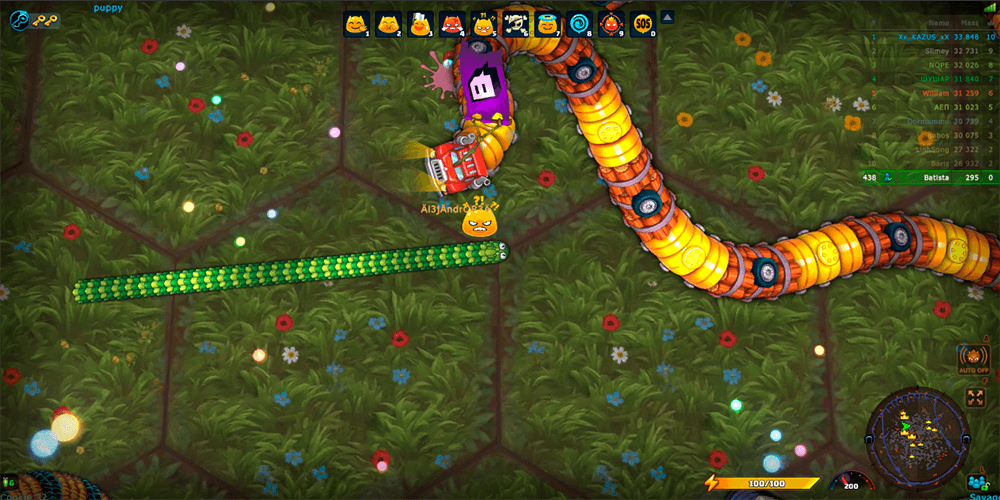1000x500 pixels.
Task: Pick the skull and crossbones emote
Action: coord(515,24)
